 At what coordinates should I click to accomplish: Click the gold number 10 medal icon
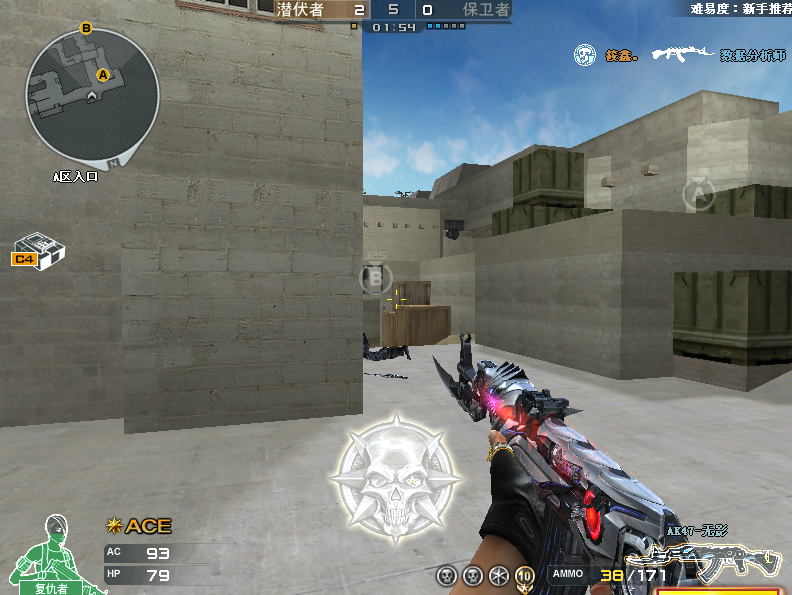(x=524, y=575)
